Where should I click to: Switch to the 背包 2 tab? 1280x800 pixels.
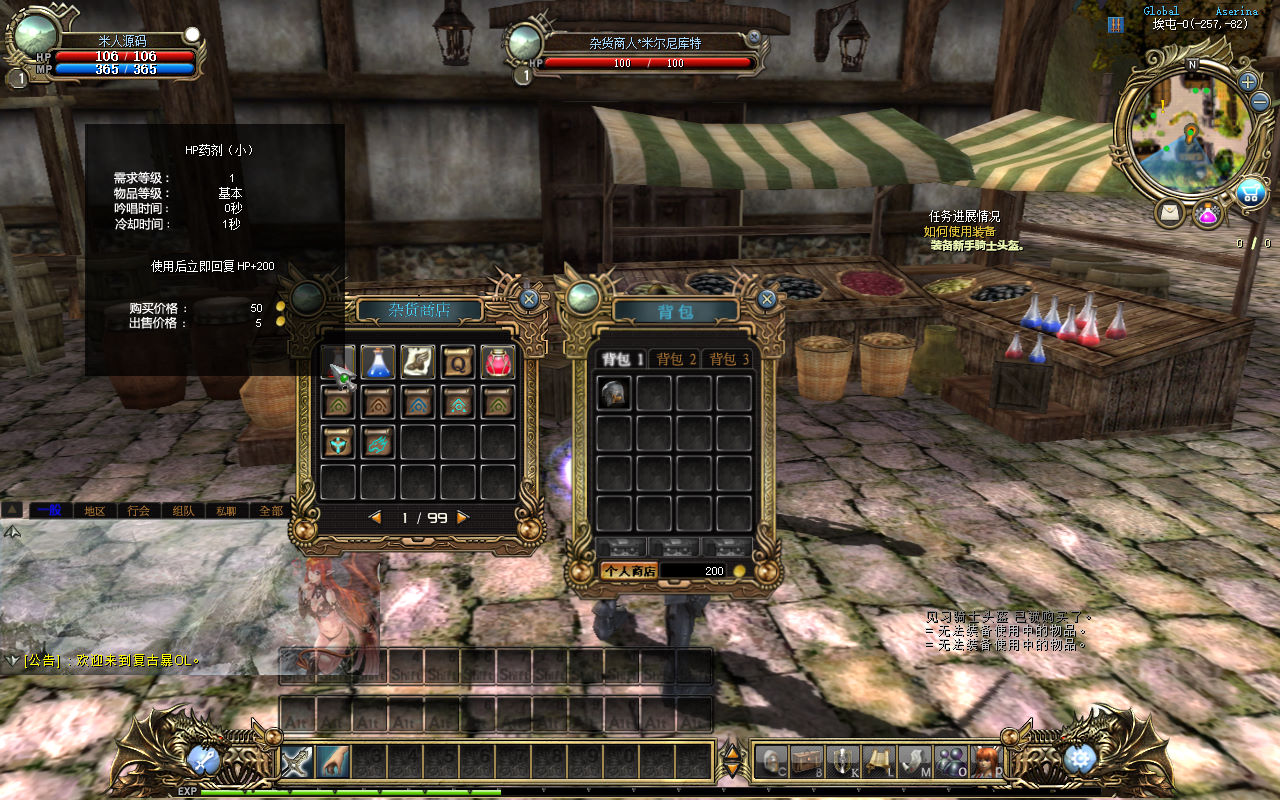(677, 359)
